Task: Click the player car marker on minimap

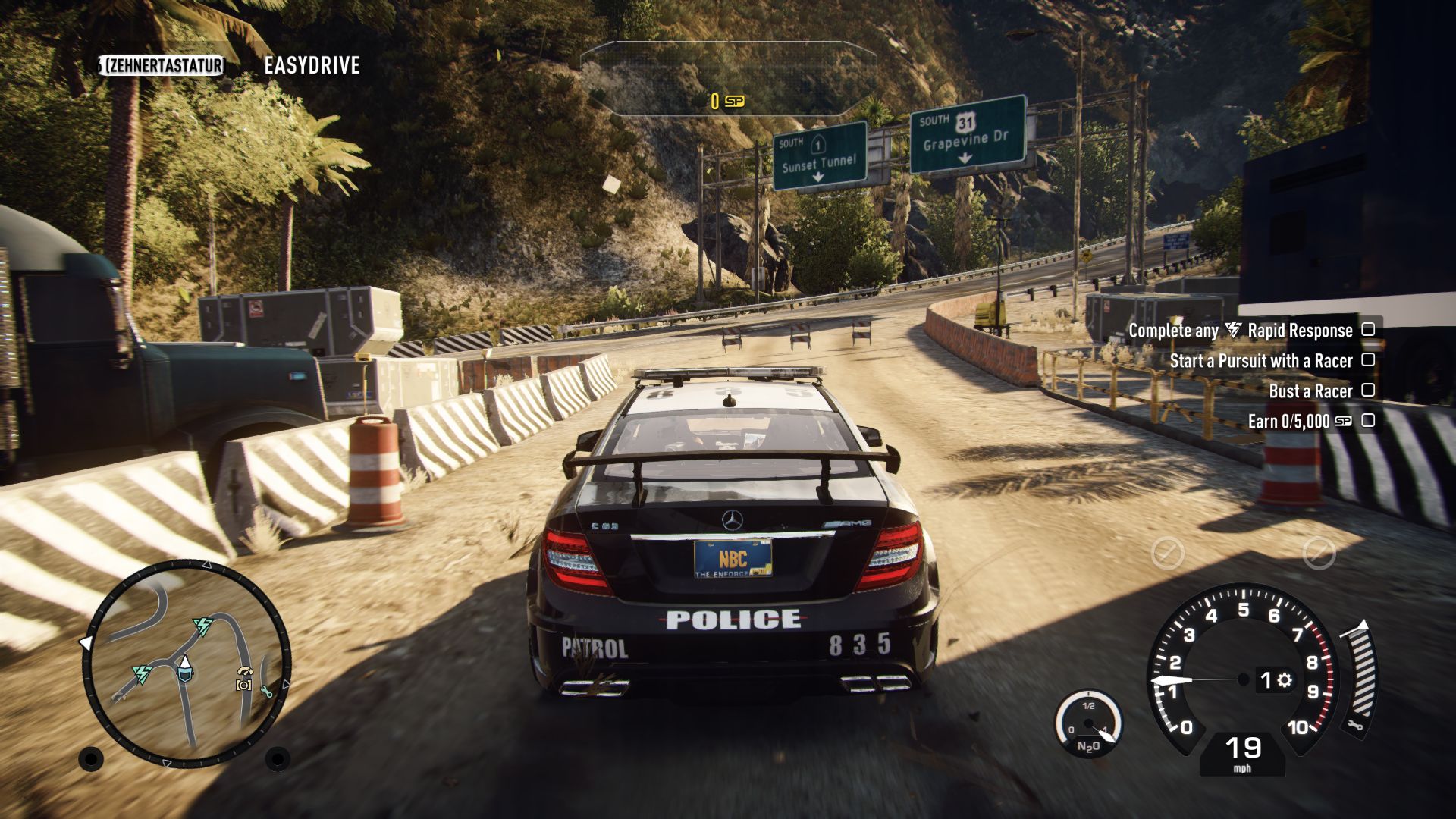Action: pyautogui.click(x=184, y=668)
